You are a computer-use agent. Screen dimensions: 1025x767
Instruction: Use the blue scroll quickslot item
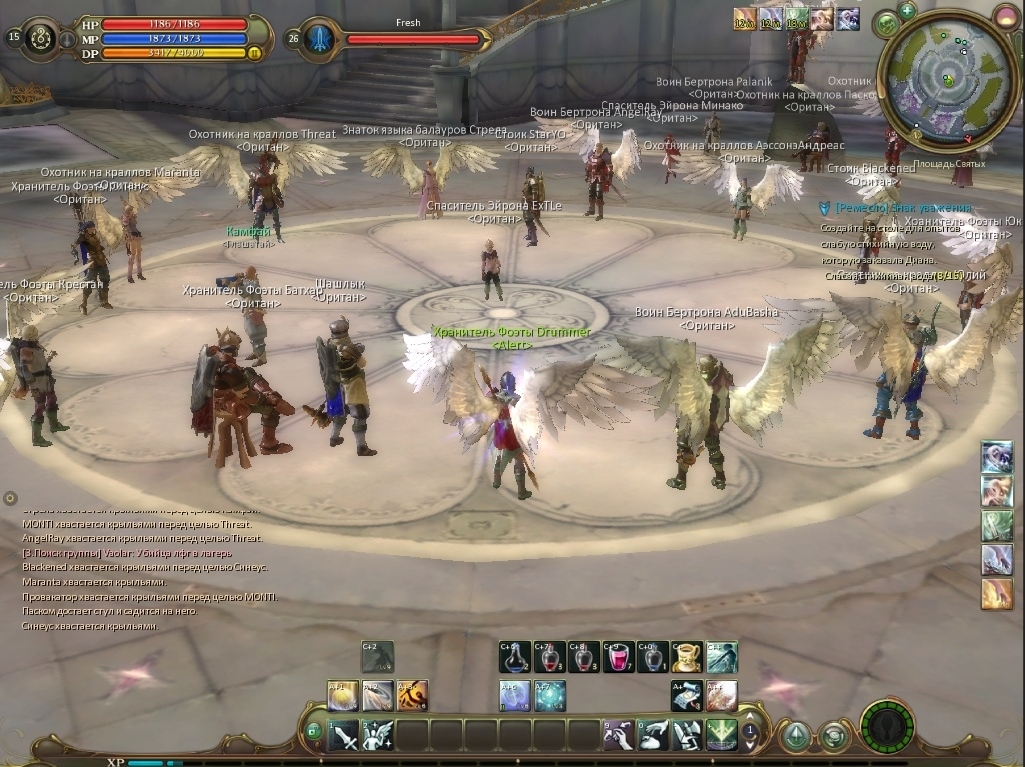(x=686, y=695)
